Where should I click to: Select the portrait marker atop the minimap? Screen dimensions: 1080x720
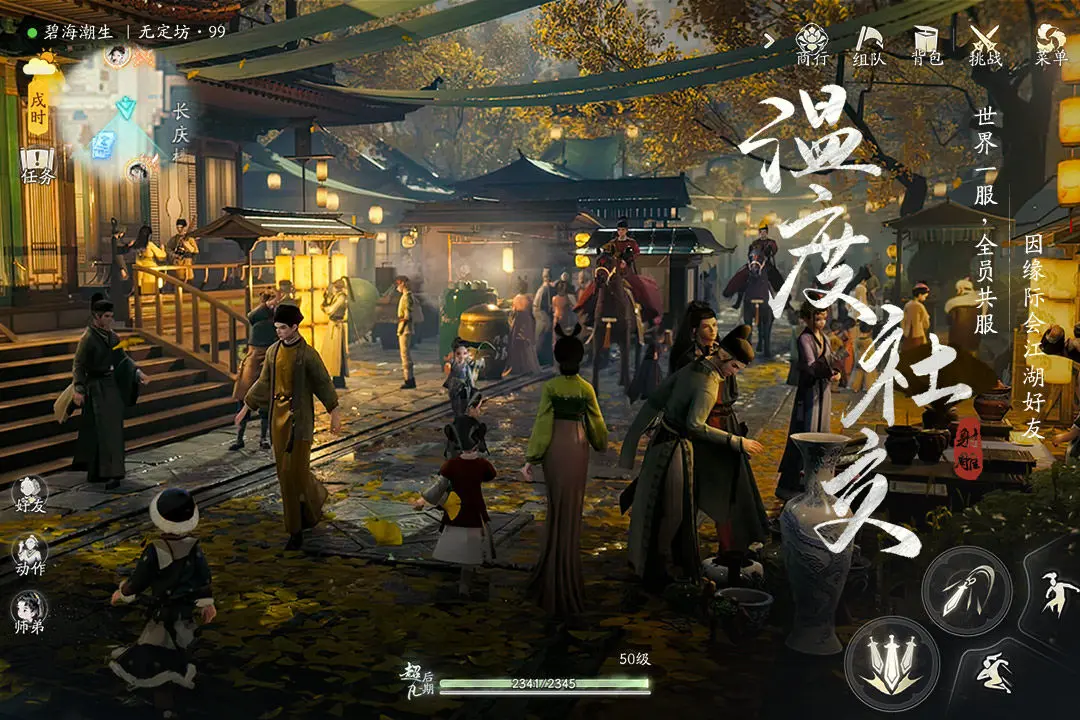coord(117,55)
